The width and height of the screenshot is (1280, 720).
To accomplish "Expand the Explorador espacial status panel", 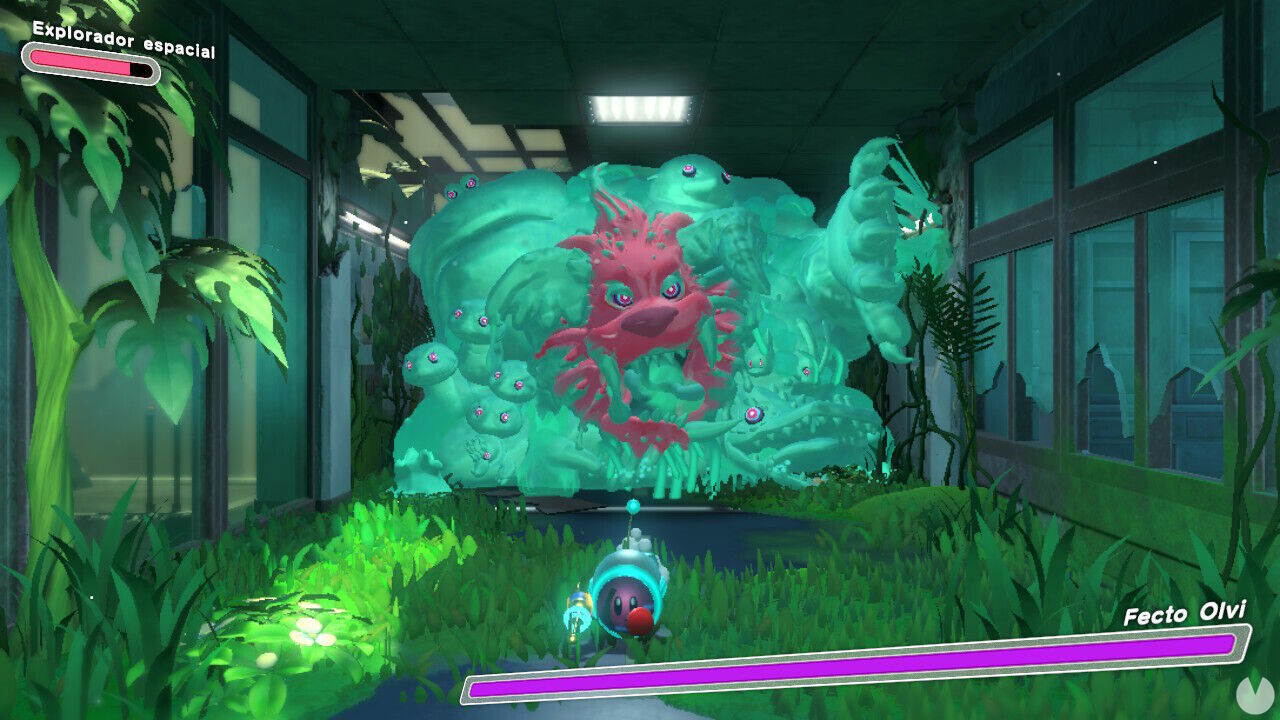I will click(x=123, y=40).
